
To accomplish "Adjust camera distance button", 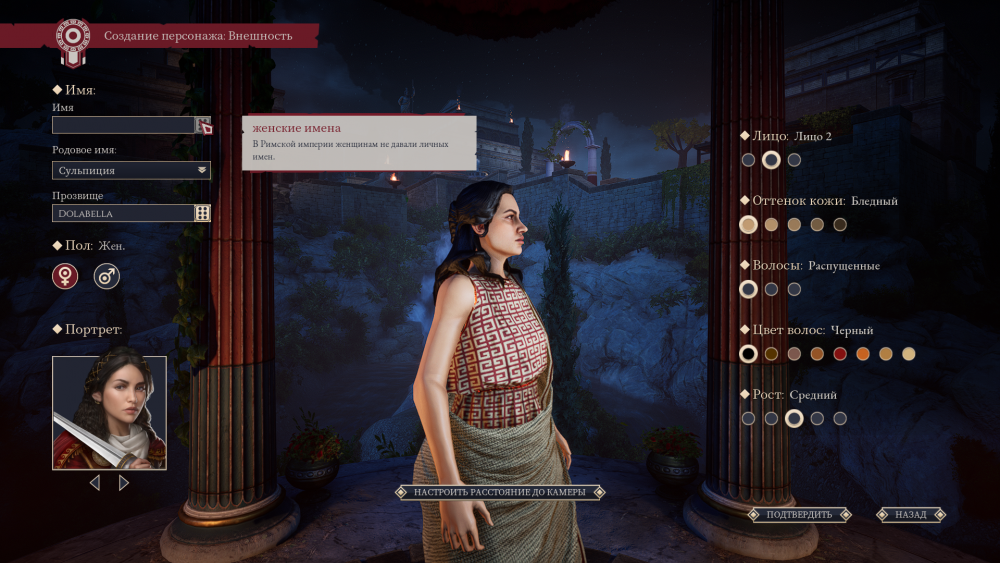I will pos(499,492).
